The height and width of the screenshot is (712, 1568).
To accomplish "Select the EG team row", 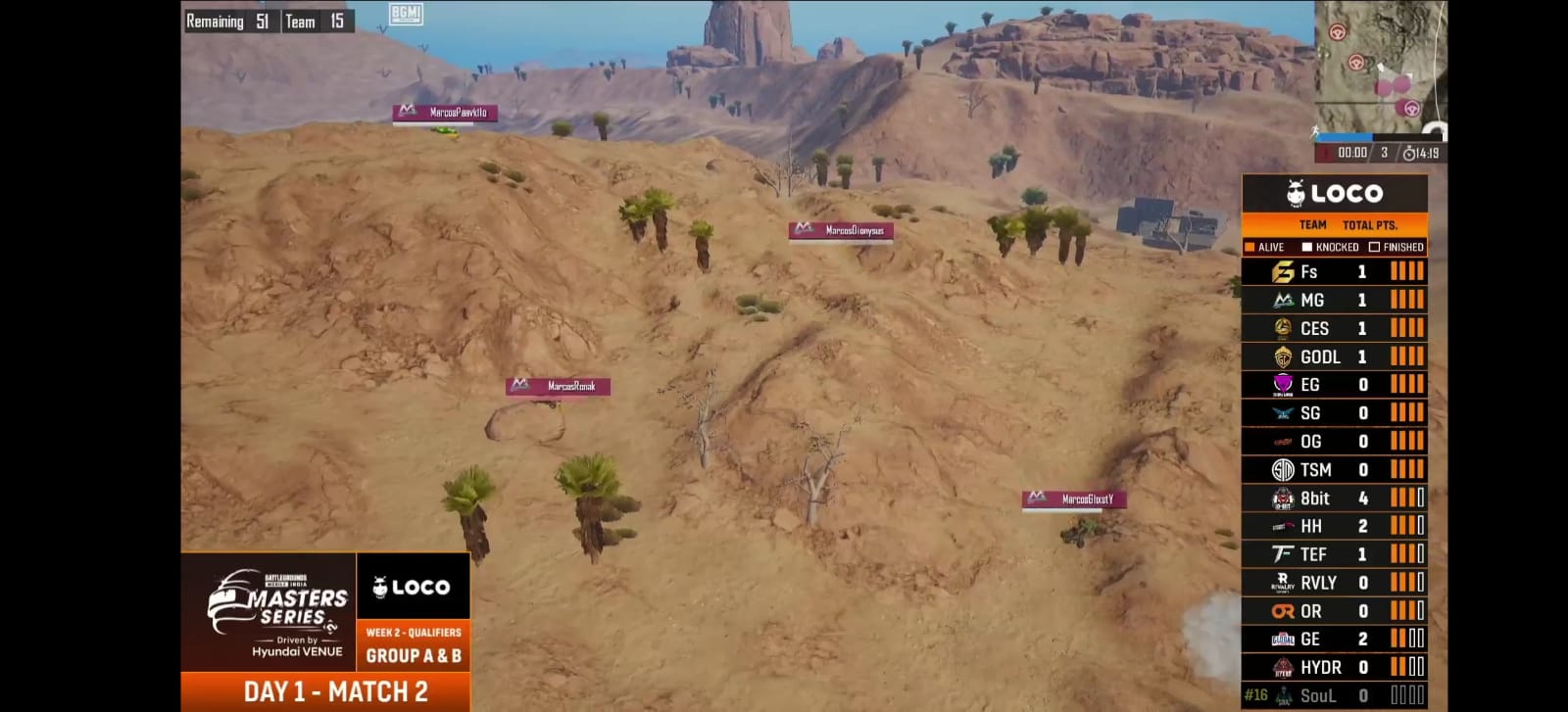I will [x=1334, y=385].
